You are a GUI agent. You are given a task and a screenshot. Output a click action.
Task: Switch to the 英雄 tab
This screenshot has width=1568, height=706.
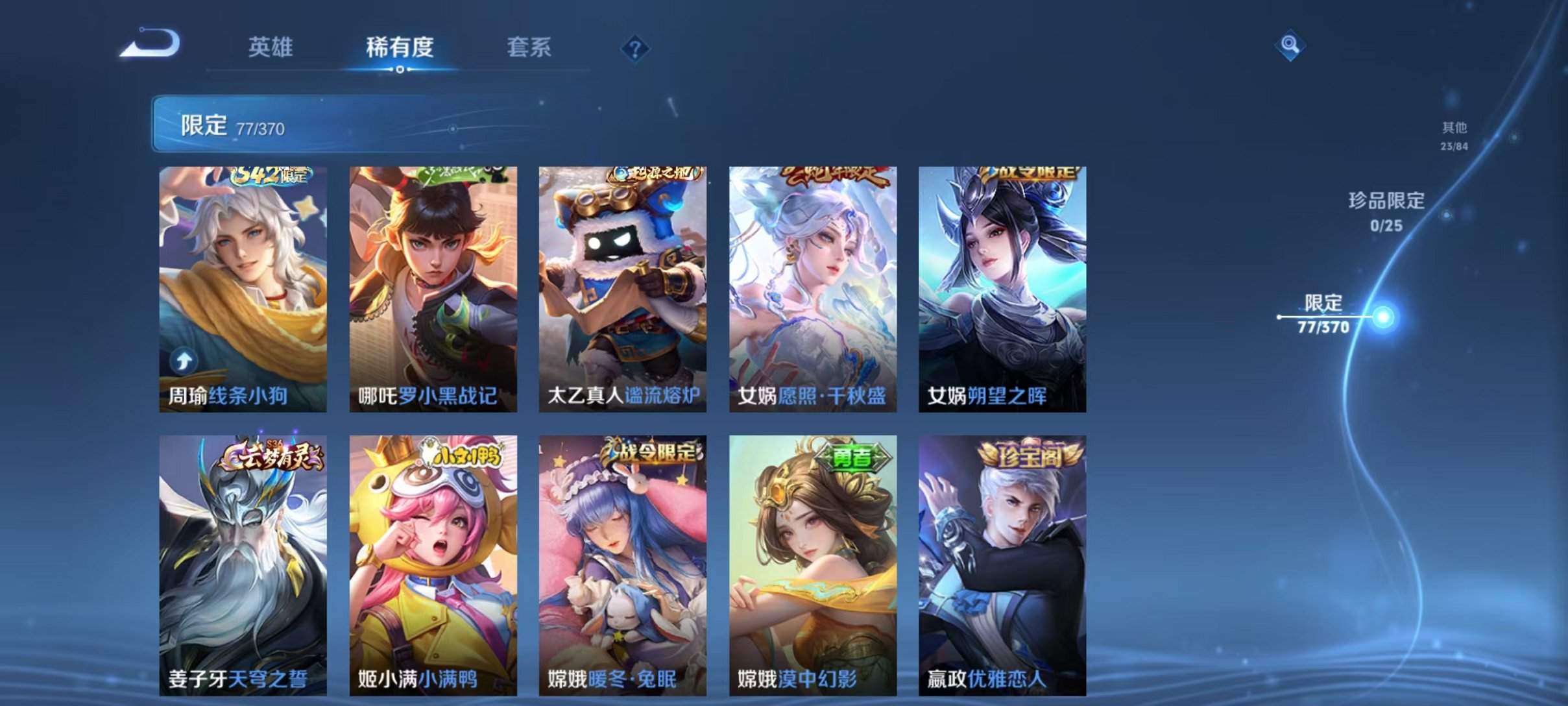tap(272, 47)
